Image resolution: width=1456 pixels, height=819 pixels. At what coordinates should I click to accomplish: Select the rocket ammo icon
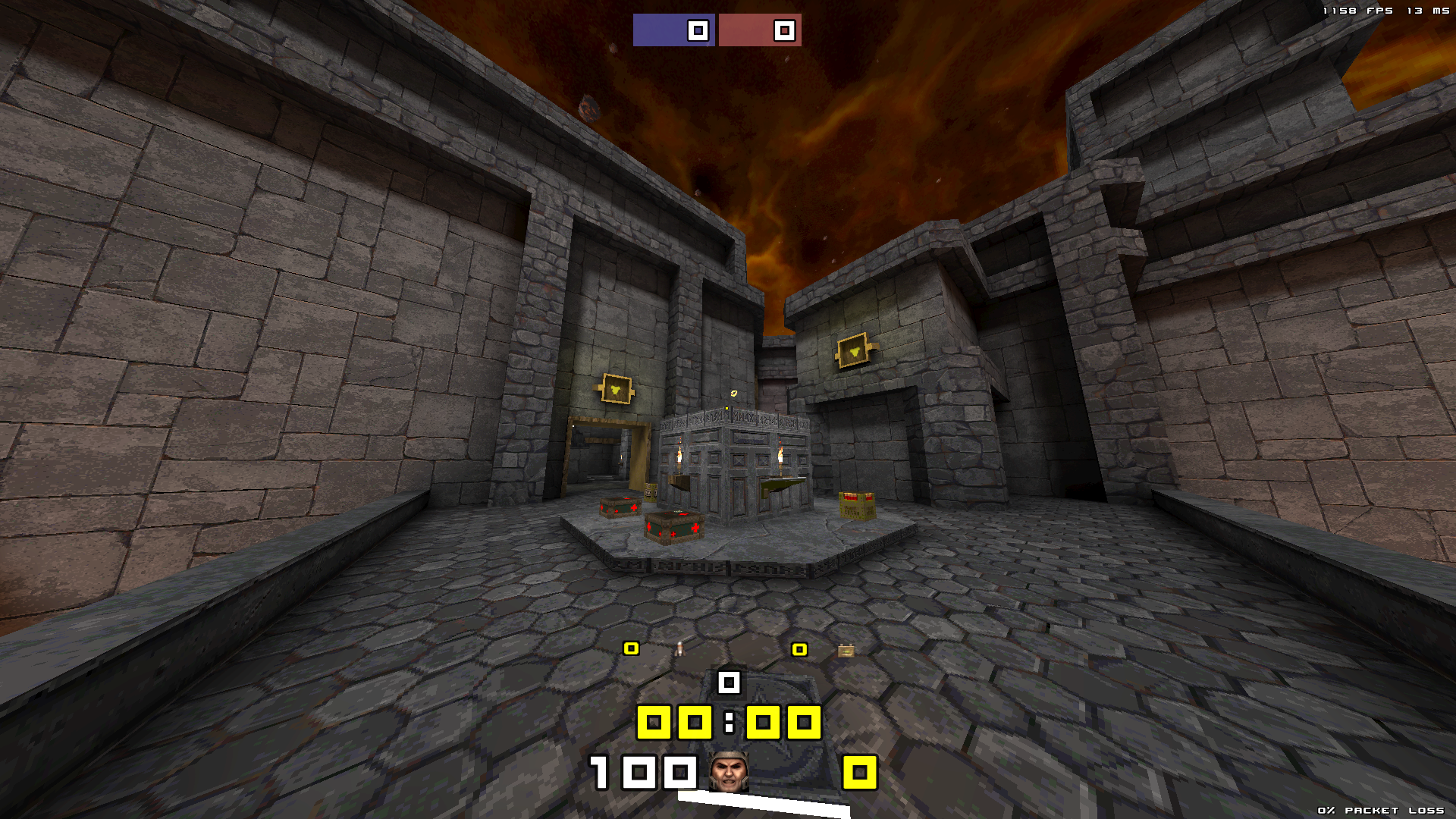pyautogui.click(x=679, y=648)
